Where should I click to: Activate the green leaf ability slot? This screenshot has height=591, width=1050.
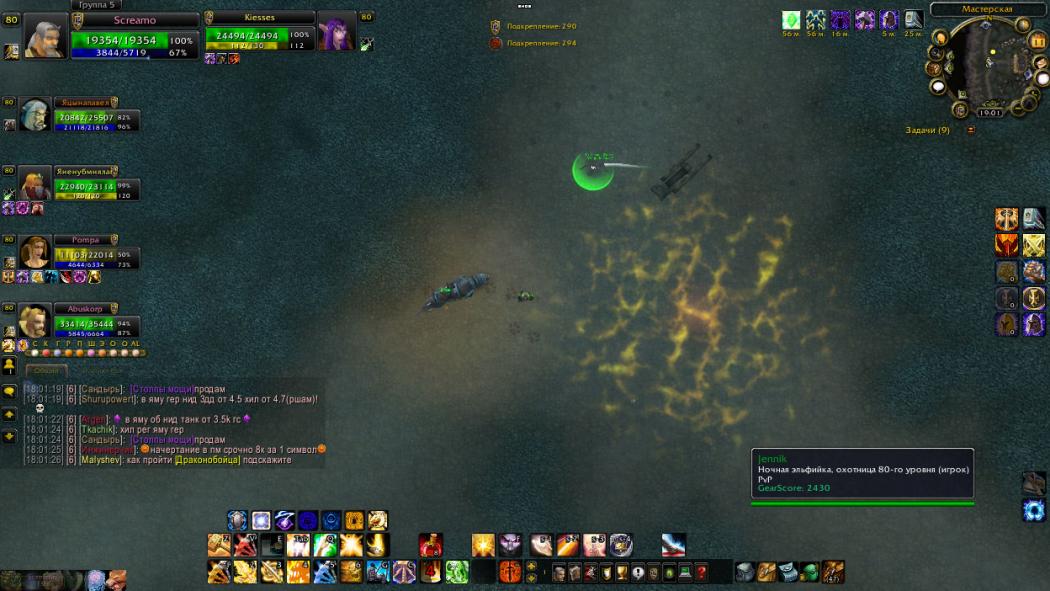[457, 572]
